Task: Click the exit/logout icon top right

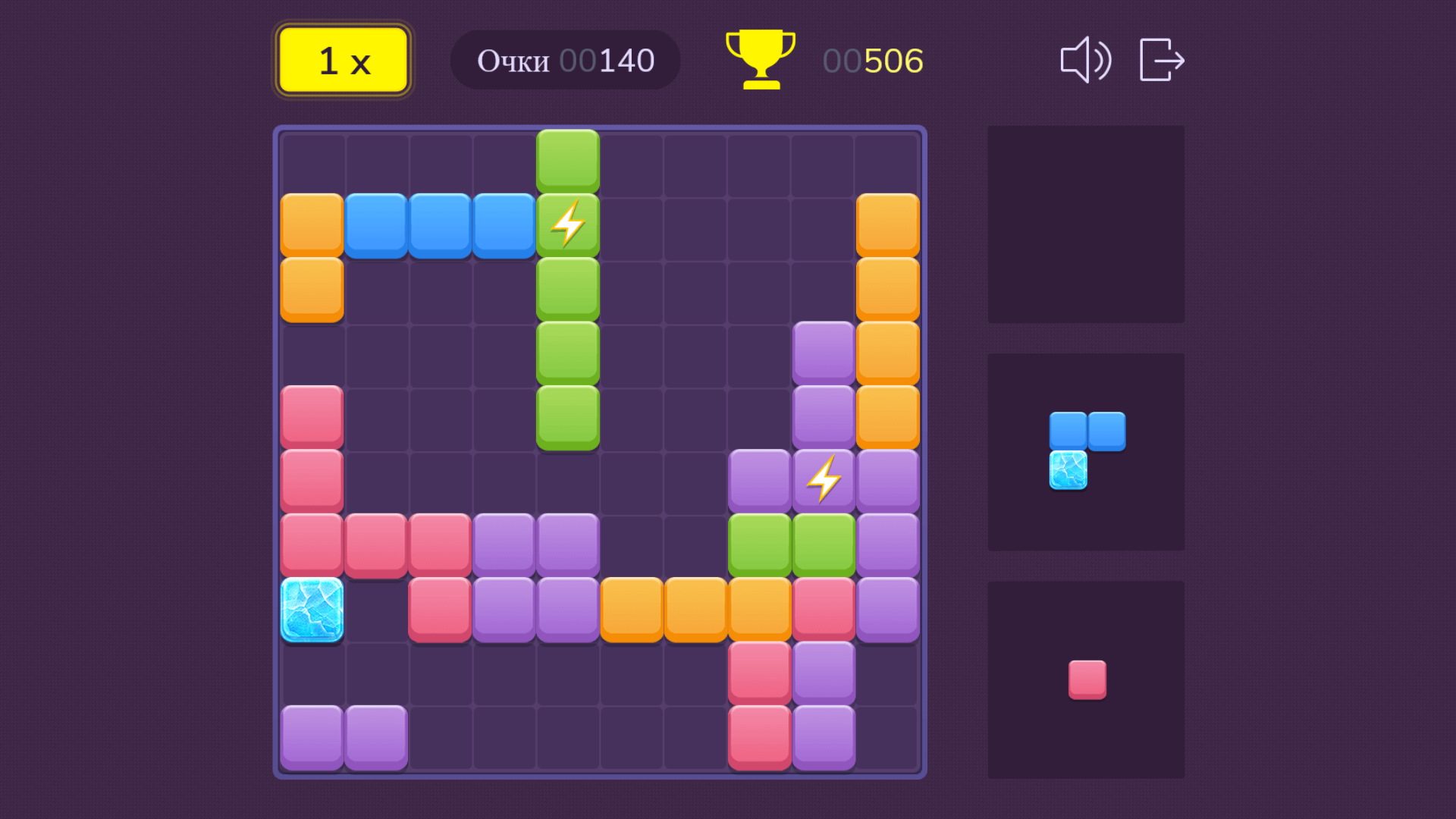Action: (x=1161, y=60)
